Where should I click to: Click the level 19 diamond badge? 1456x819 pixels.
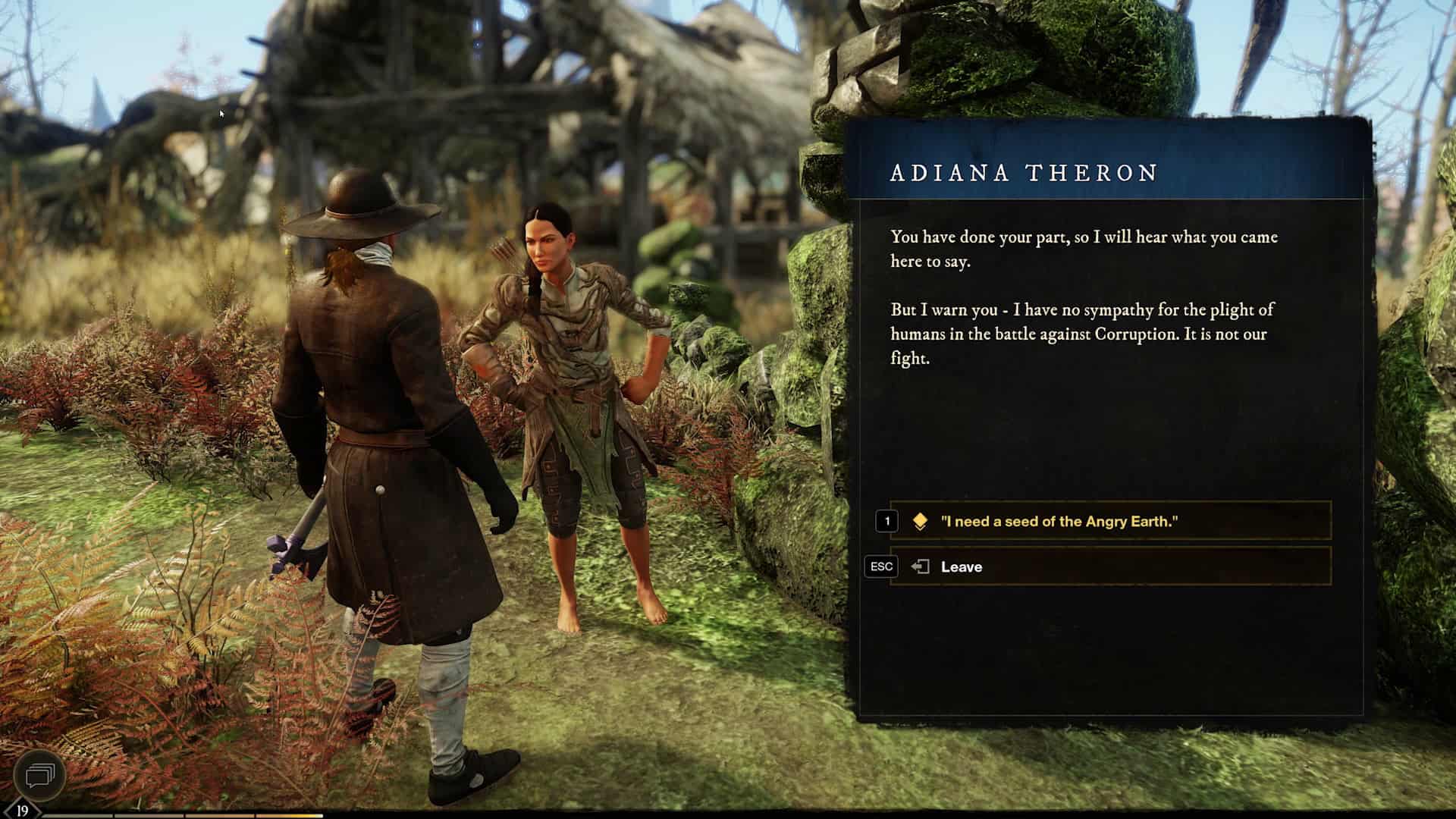[x=23, y=808]
